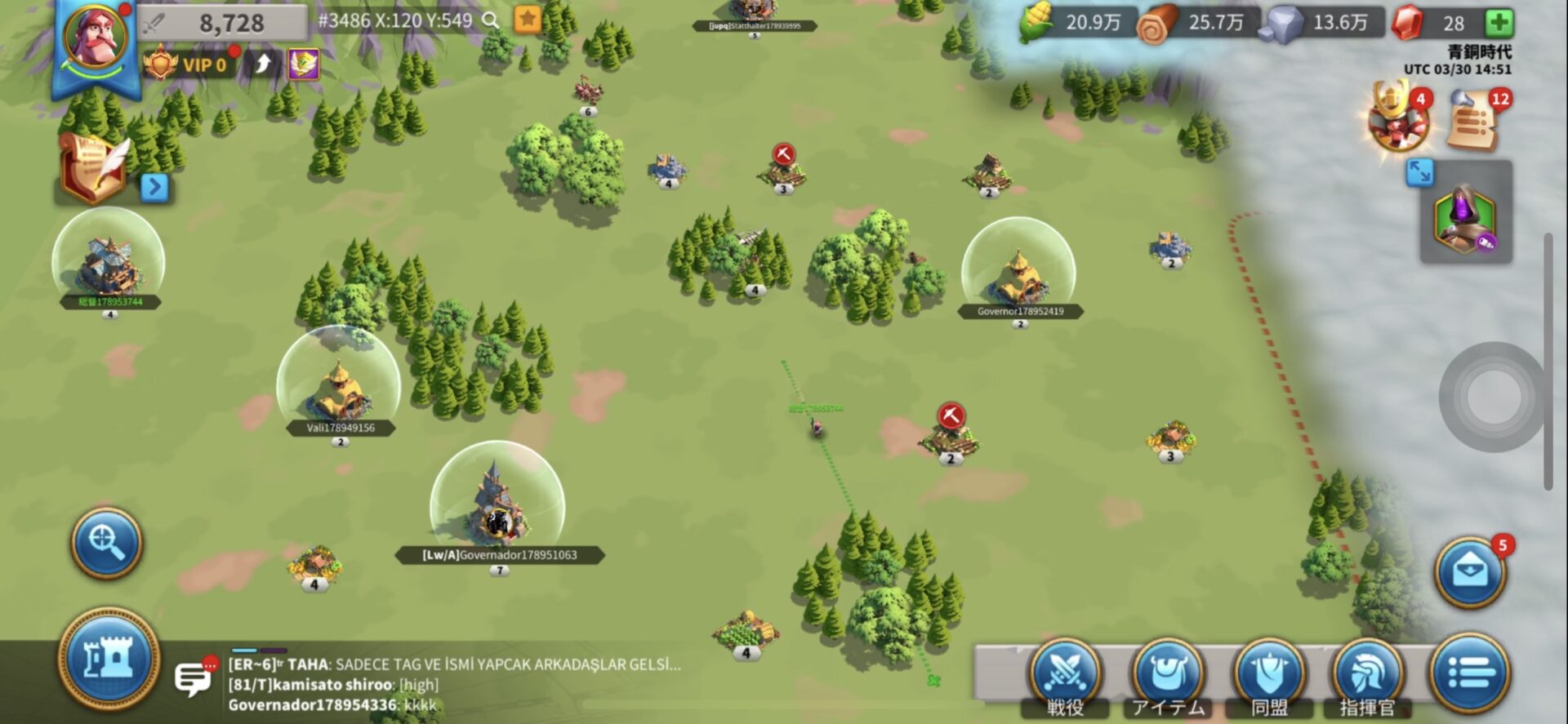The height and width of the screenshot is (724, 1568).
Task: Select the hooded purple commander portrait
Action: tap(1466, 217)
